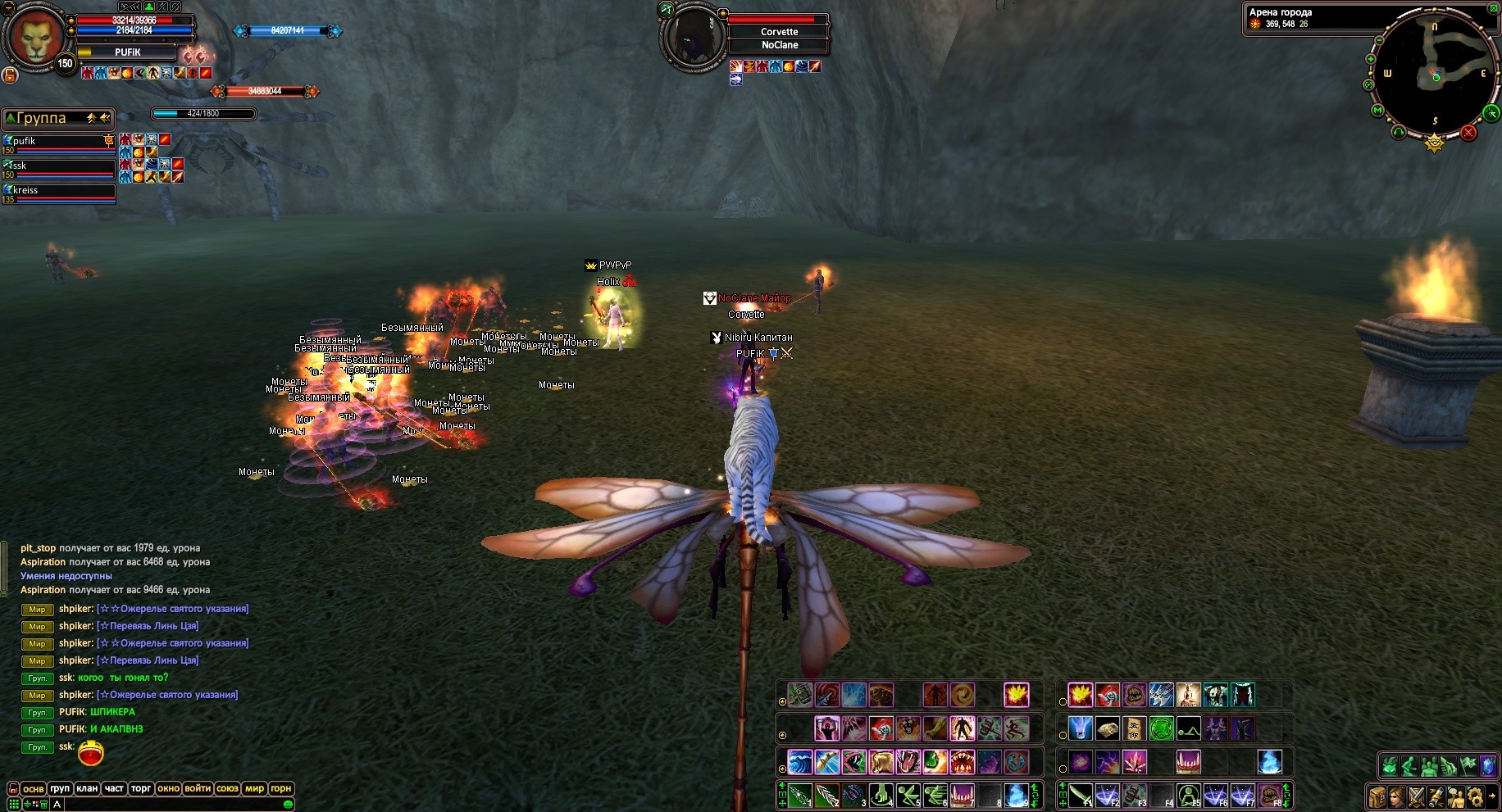Switch chat to the "груп" tab
1502x812 pixels.
point(60,788)
